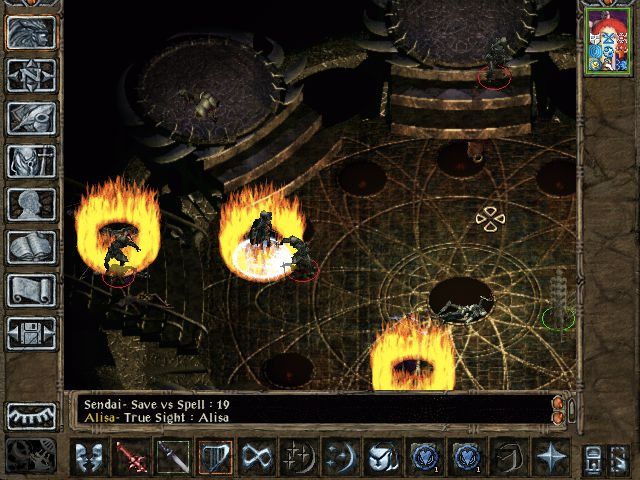Viewport: 640px width, 480px height.
Task: Open the priest scroll in the sidebar
Action: [31, 290]
